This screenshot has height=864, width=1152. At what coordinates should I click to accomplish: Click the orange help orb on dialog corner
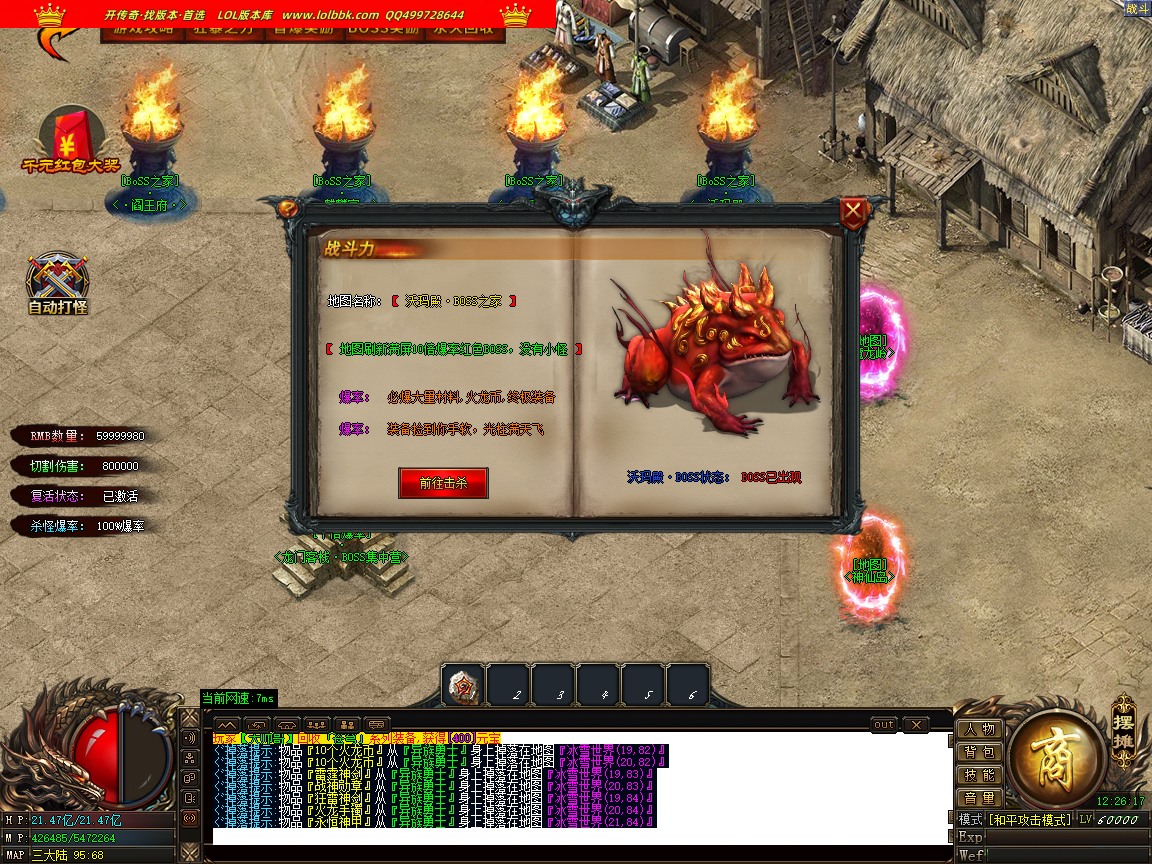(x=288, y=208)
